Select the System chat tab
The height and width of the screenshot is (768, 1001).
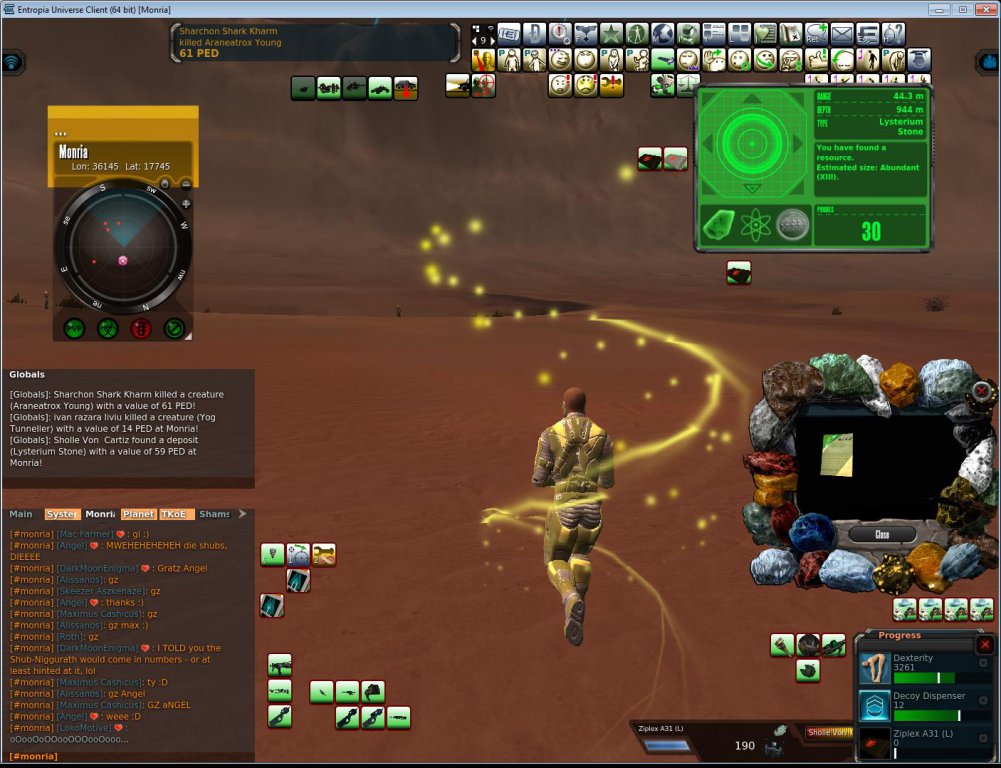tap(62, 514)
